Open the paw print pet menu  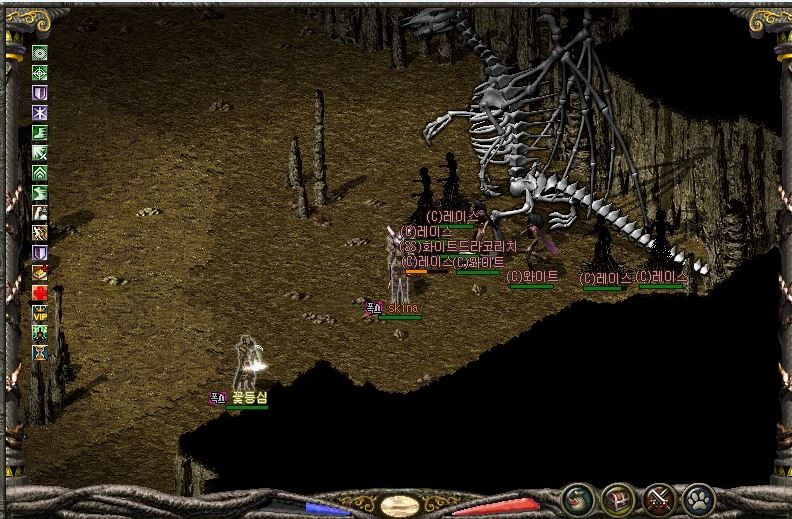coord(698,498)
